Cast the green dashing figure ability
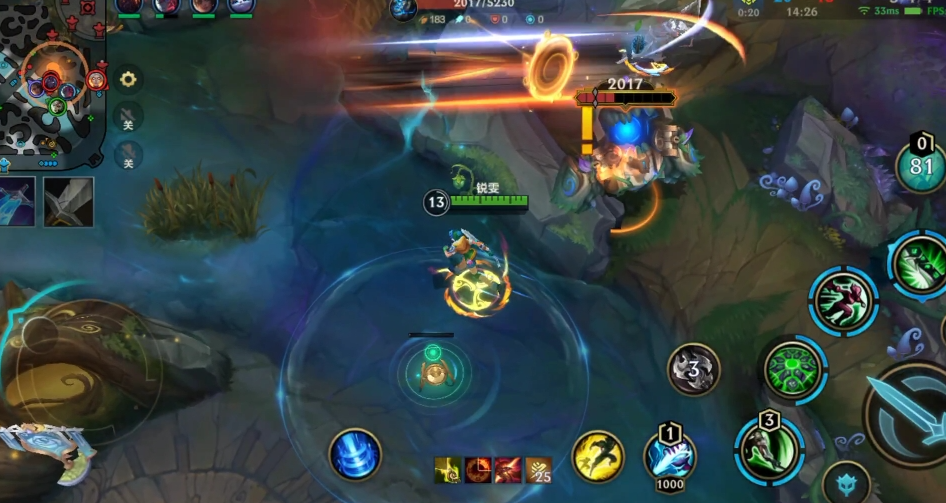 tap(843, 300)
